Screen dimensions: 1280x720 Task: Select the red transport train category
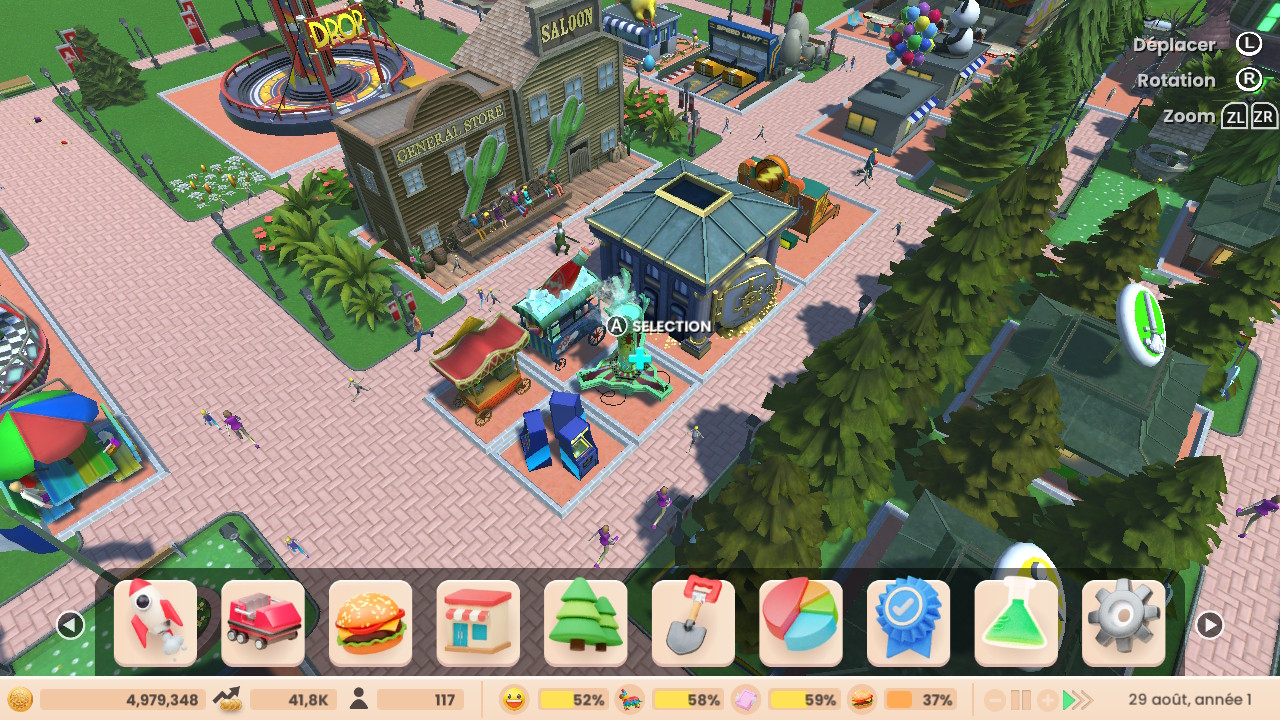(x=263, y=623)
